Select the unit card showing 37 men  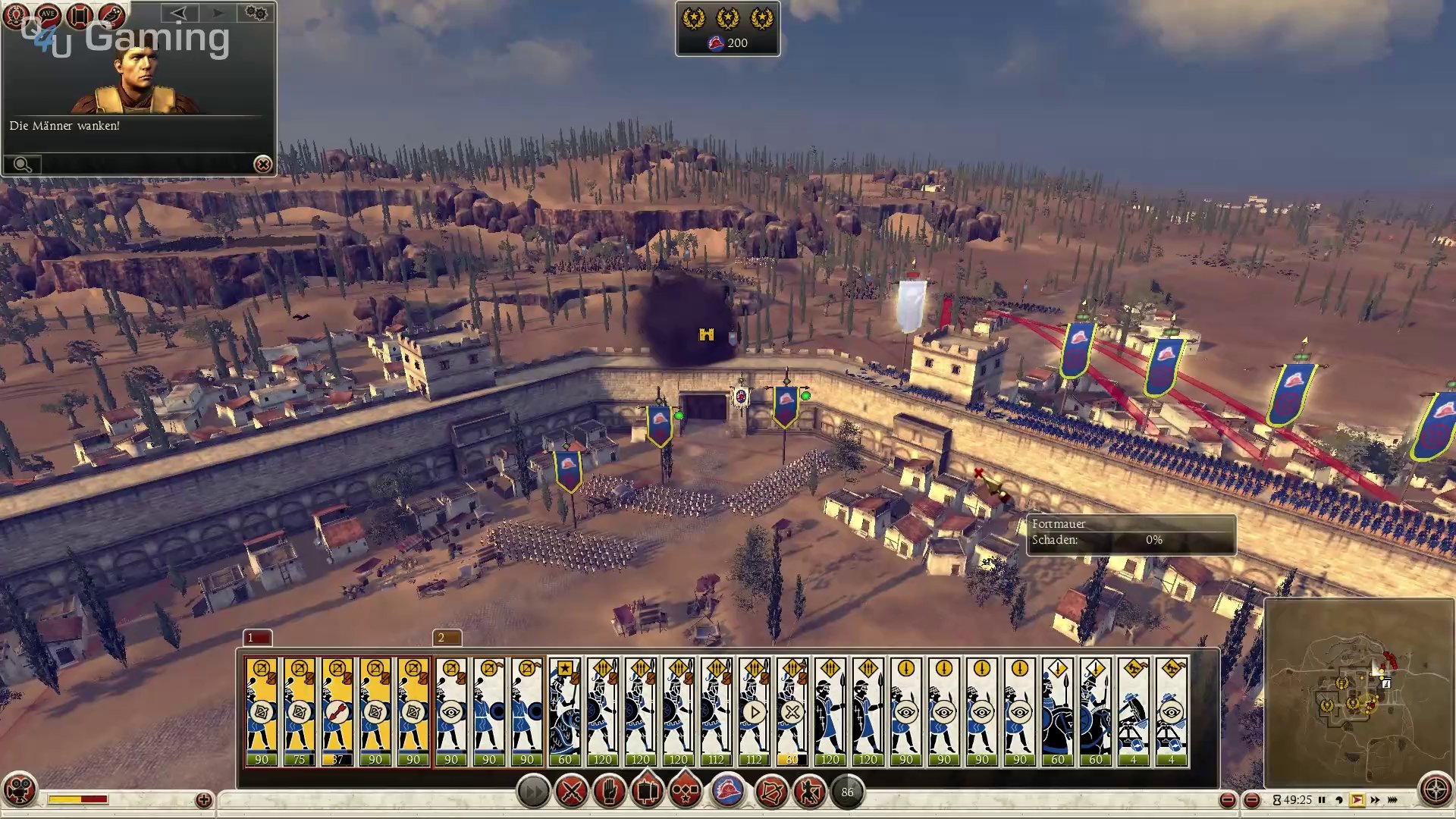(x=337, y=711)
